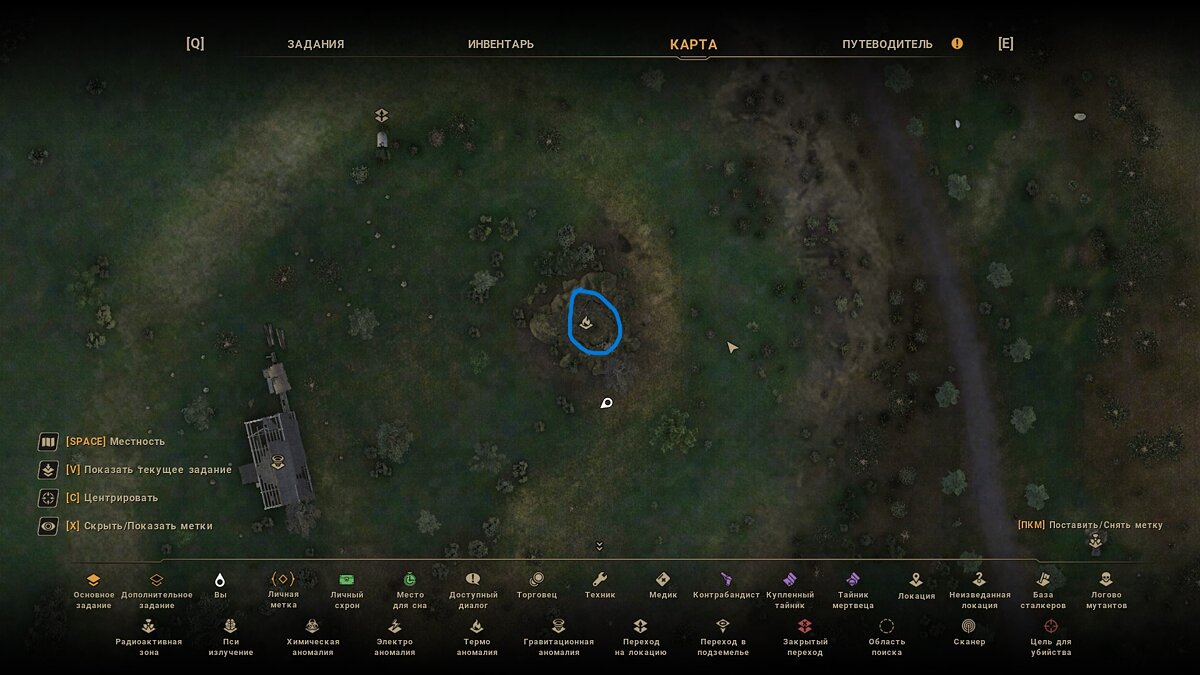1200x675 pixels.
Task: Open the Инвентарь tab
Action: tap(500, 44)
